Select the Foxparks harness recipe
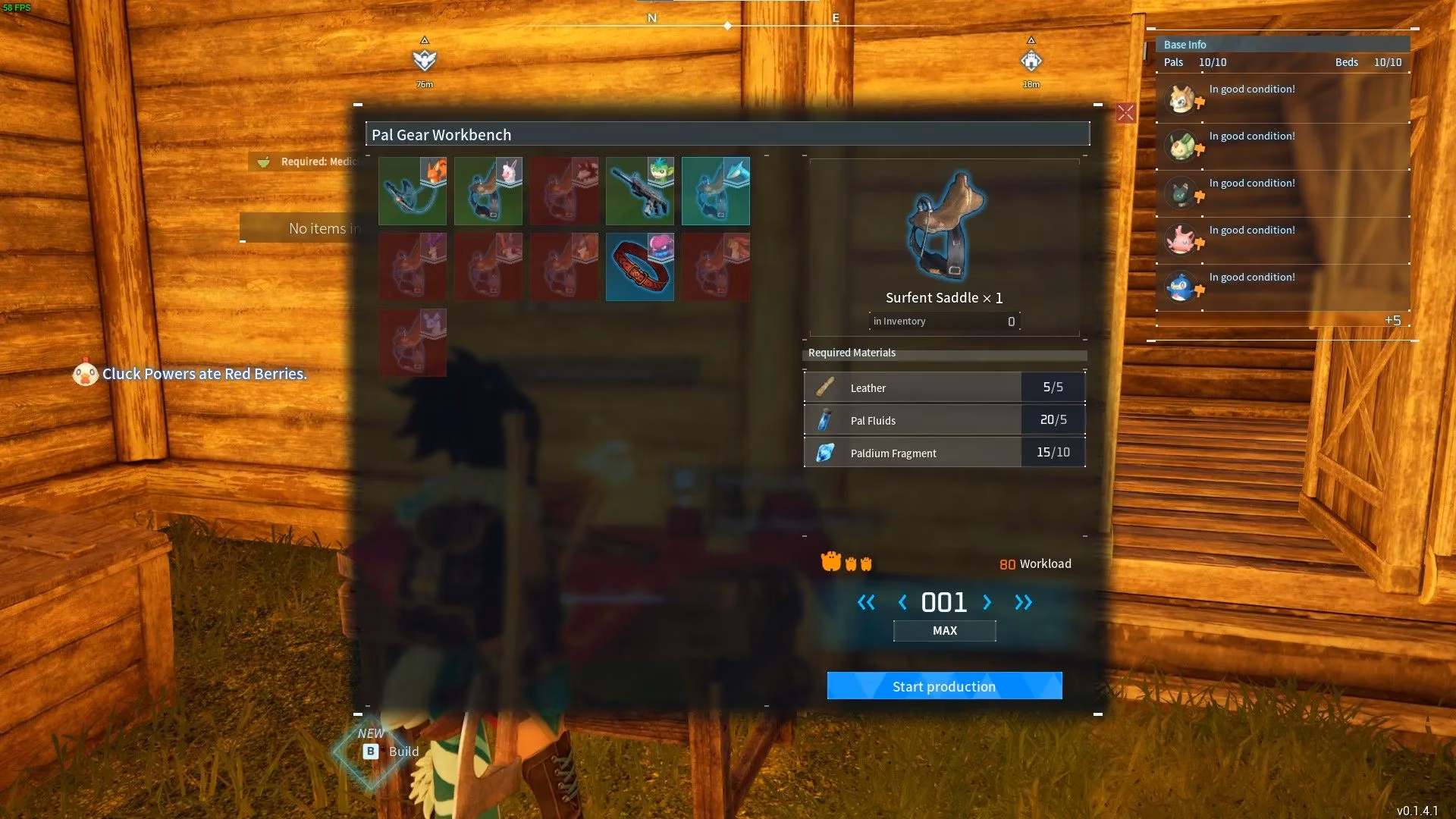 (x=413, y=191)
